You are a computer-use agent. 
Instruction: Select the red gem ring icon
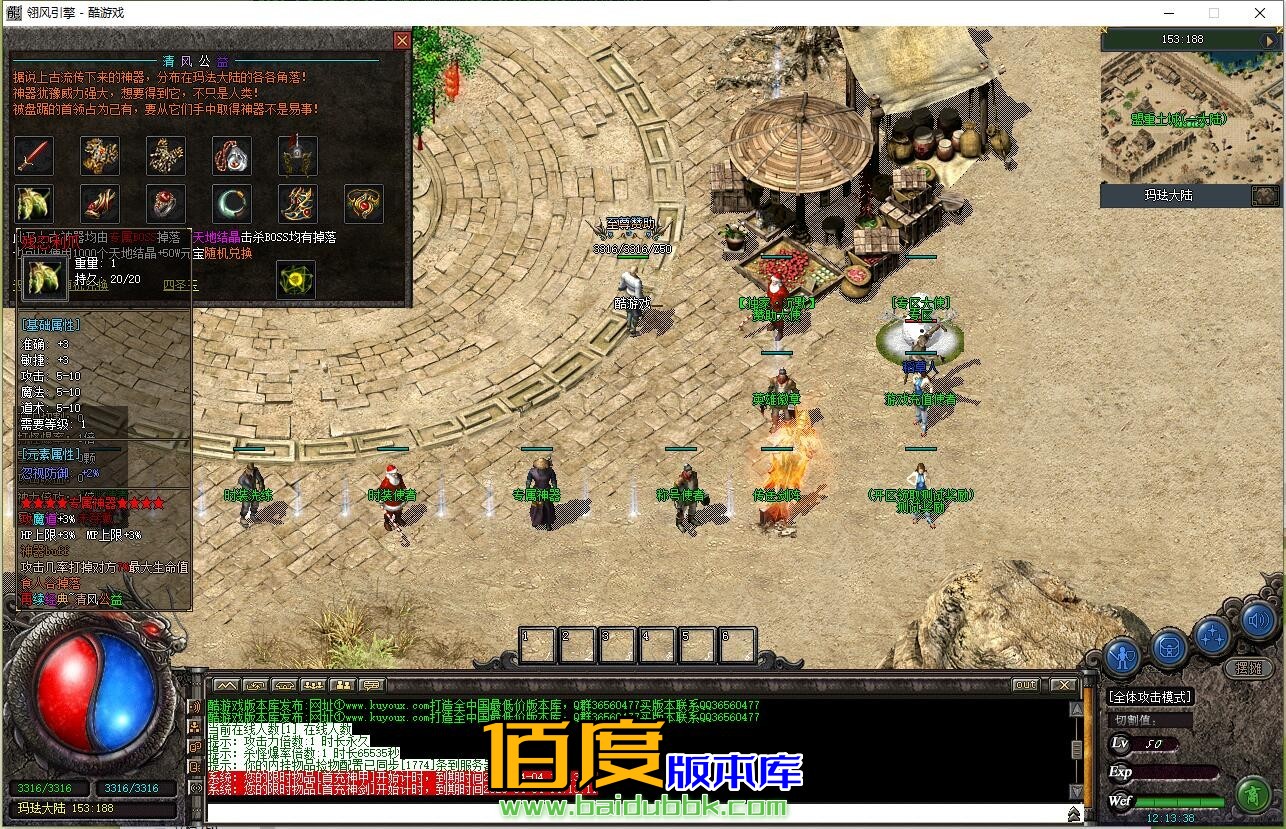click(166, 204)
